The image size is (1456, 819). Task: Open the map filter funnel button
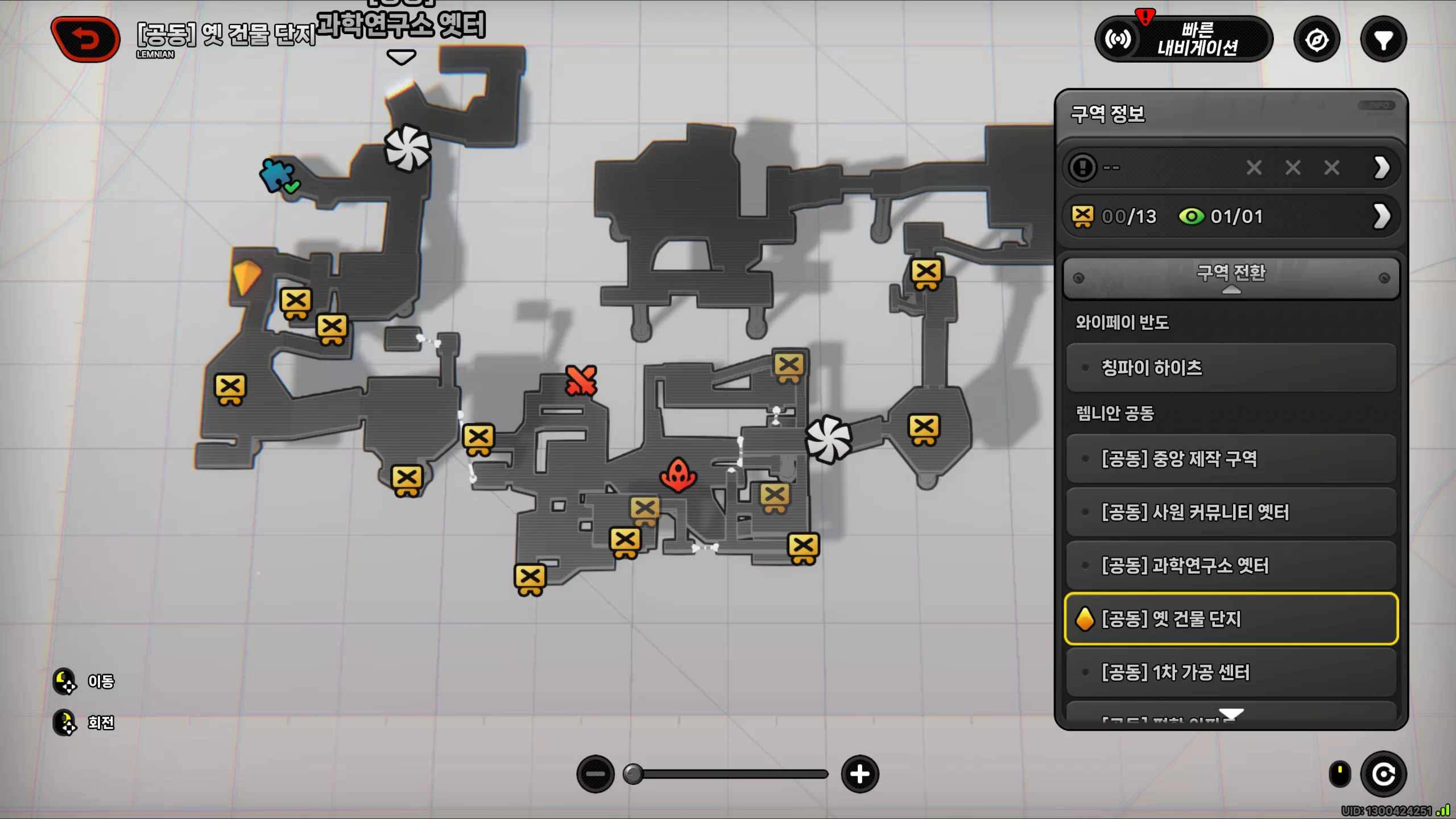coord(1383,40)
